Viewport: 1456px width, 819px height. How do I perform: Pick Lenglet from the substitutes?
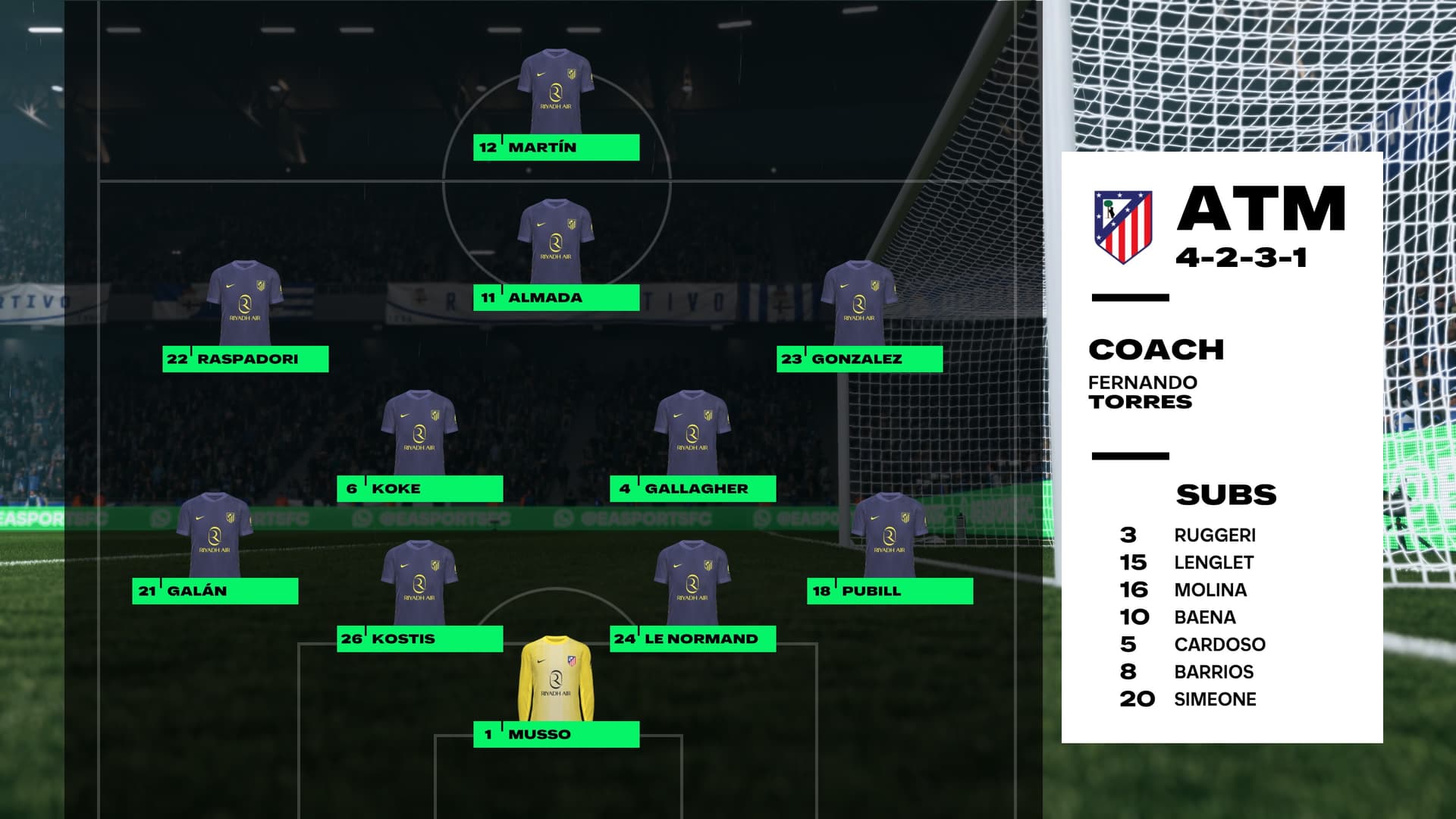click(x=1213, y=563)
